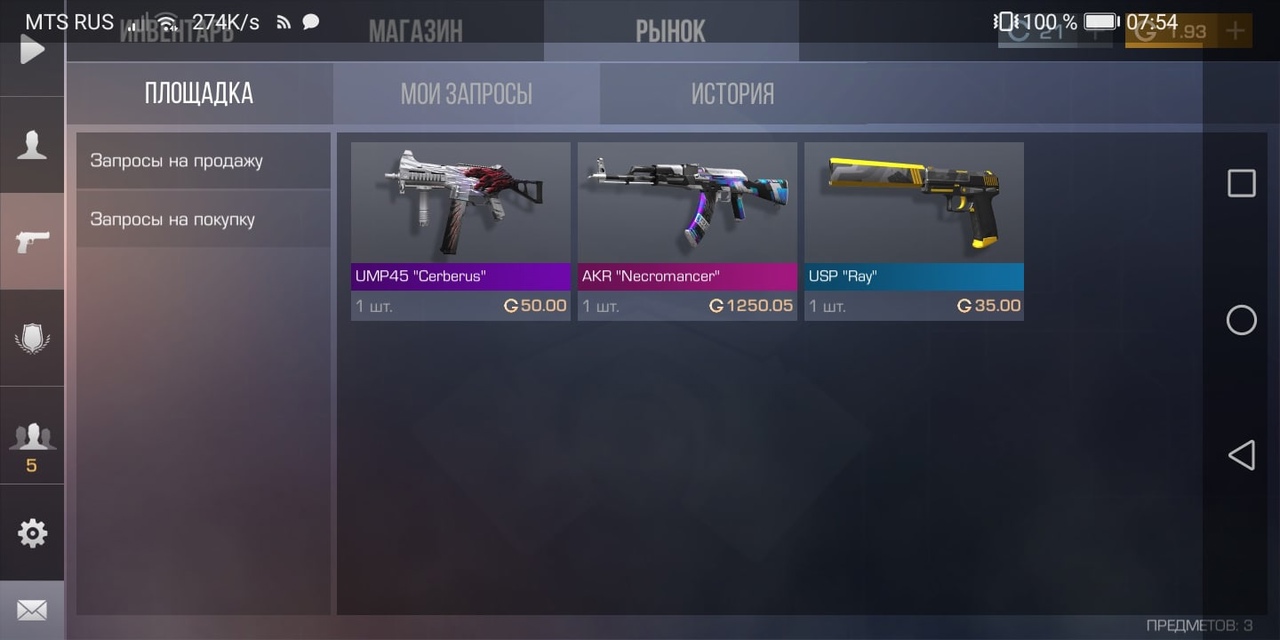The width and height of the screenshot is (1280, 640).
Task: Switch to the Магазин tab
Action: pyautogui.click(x=415, y=31)
